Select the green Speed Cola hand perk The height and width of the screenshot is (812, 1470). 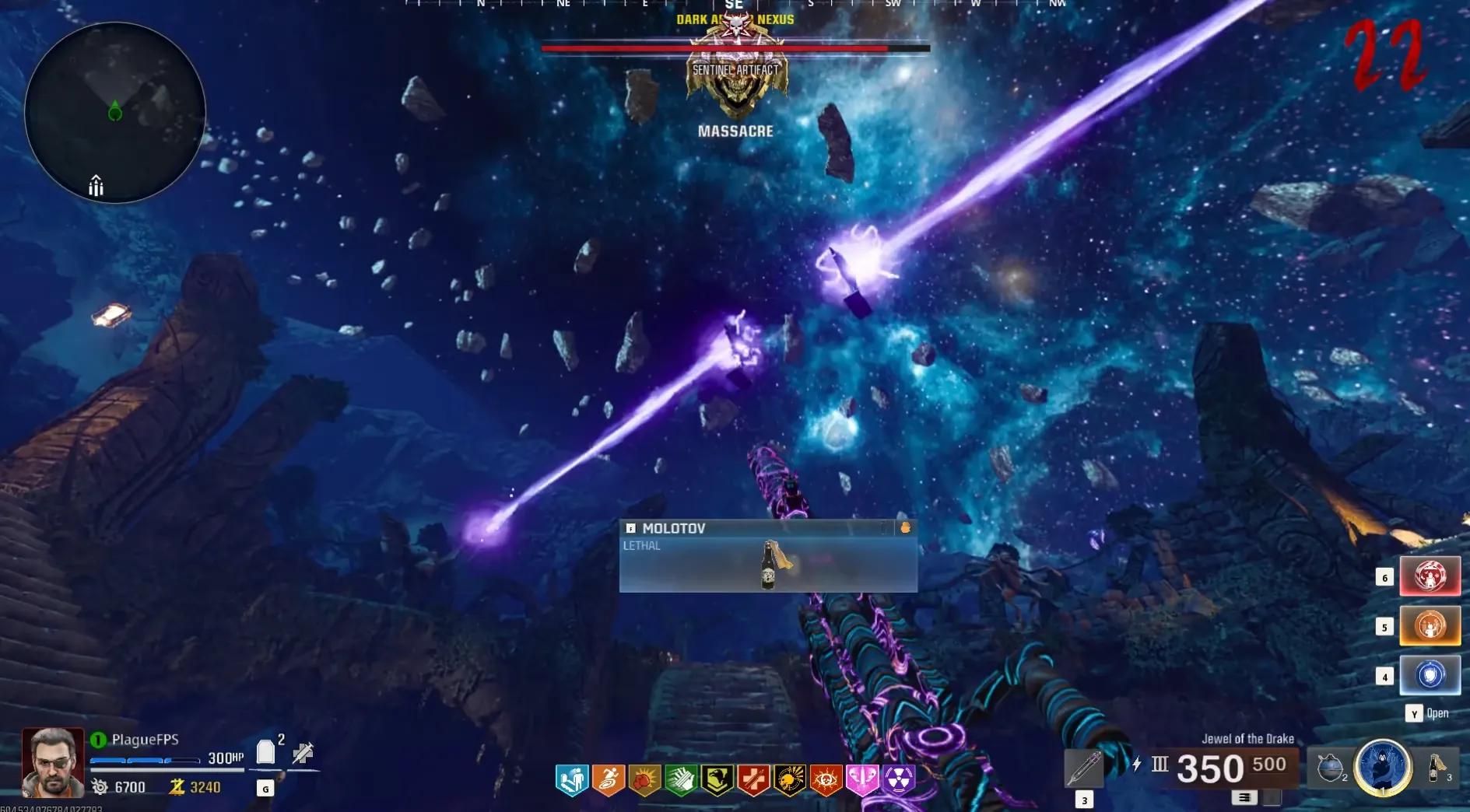(681, 779)
